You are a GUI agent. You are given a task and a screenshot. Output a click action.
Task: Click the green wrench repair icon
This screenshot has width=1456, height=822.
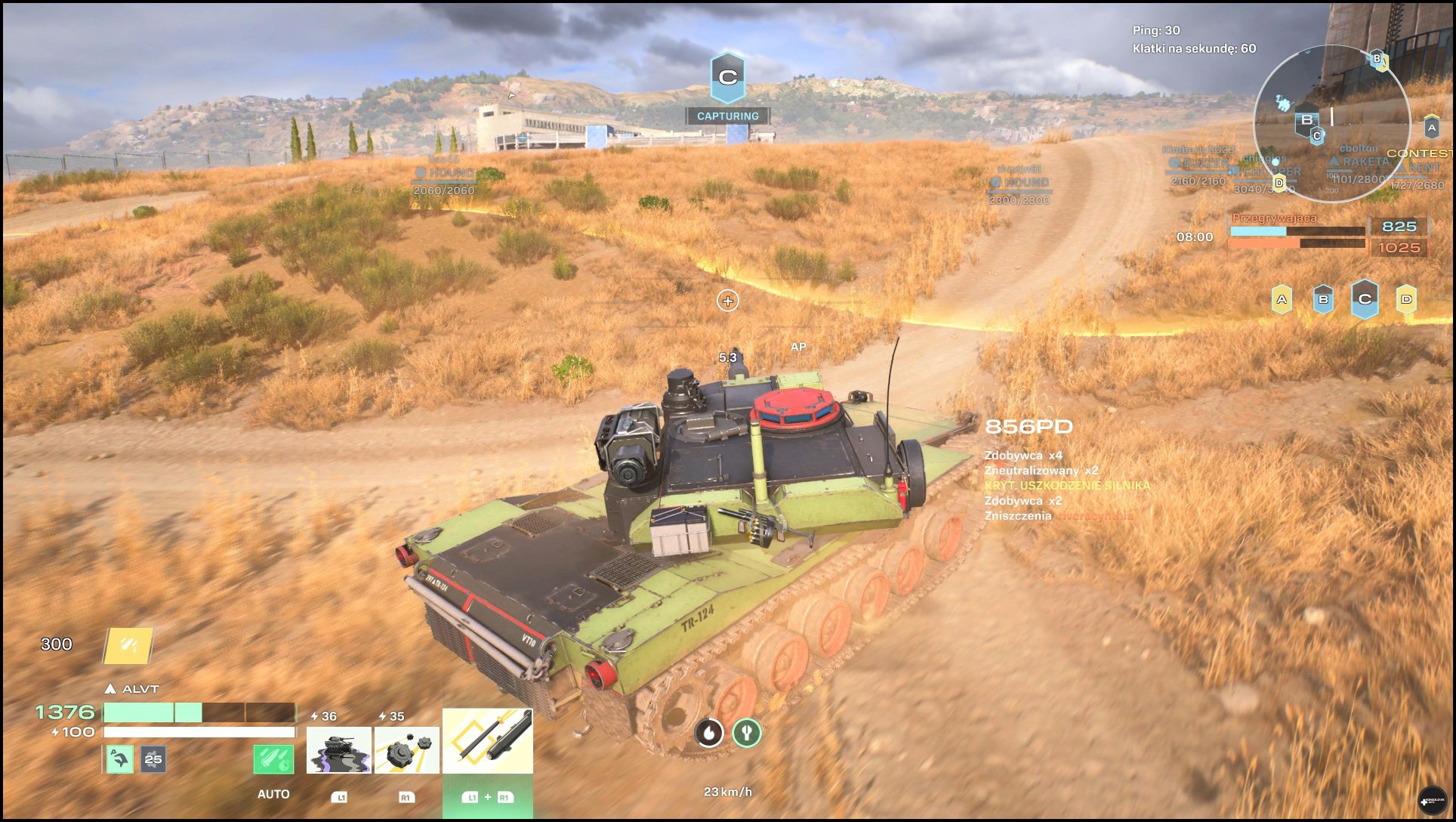(x=747, y=732)
